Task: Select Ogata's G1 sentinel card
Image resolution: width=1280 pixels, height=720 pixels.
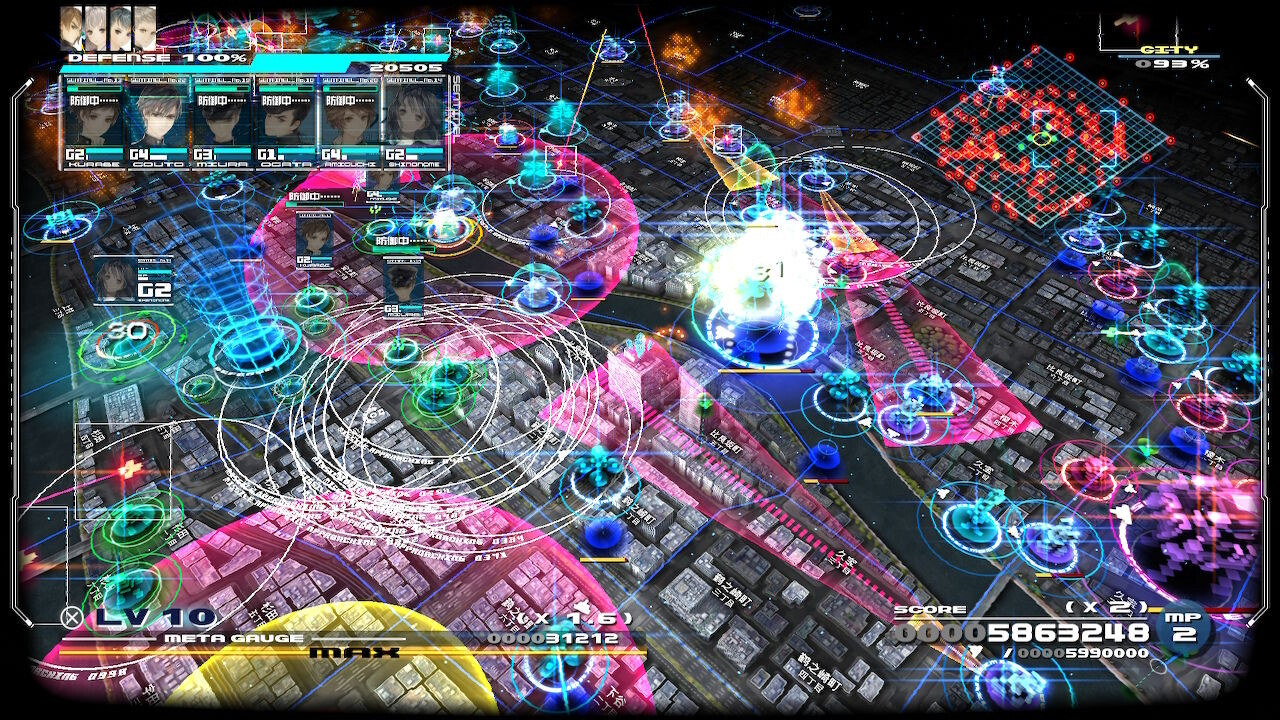Action: [x=286, y=122]
